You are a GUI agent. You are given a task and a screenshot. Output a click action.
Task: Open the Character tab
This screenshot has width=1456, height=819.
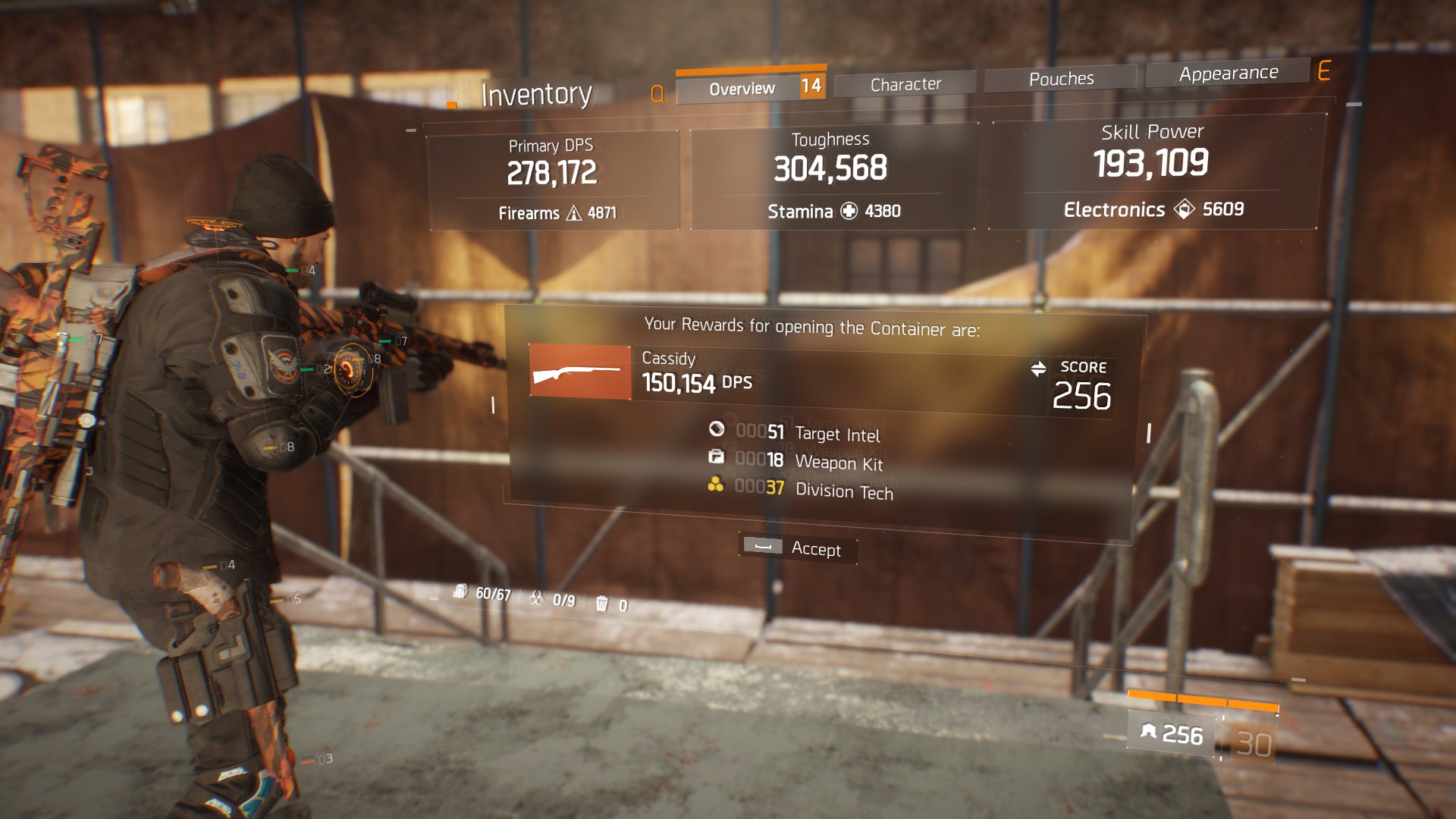pyautogui.click(x=905, y=84)
